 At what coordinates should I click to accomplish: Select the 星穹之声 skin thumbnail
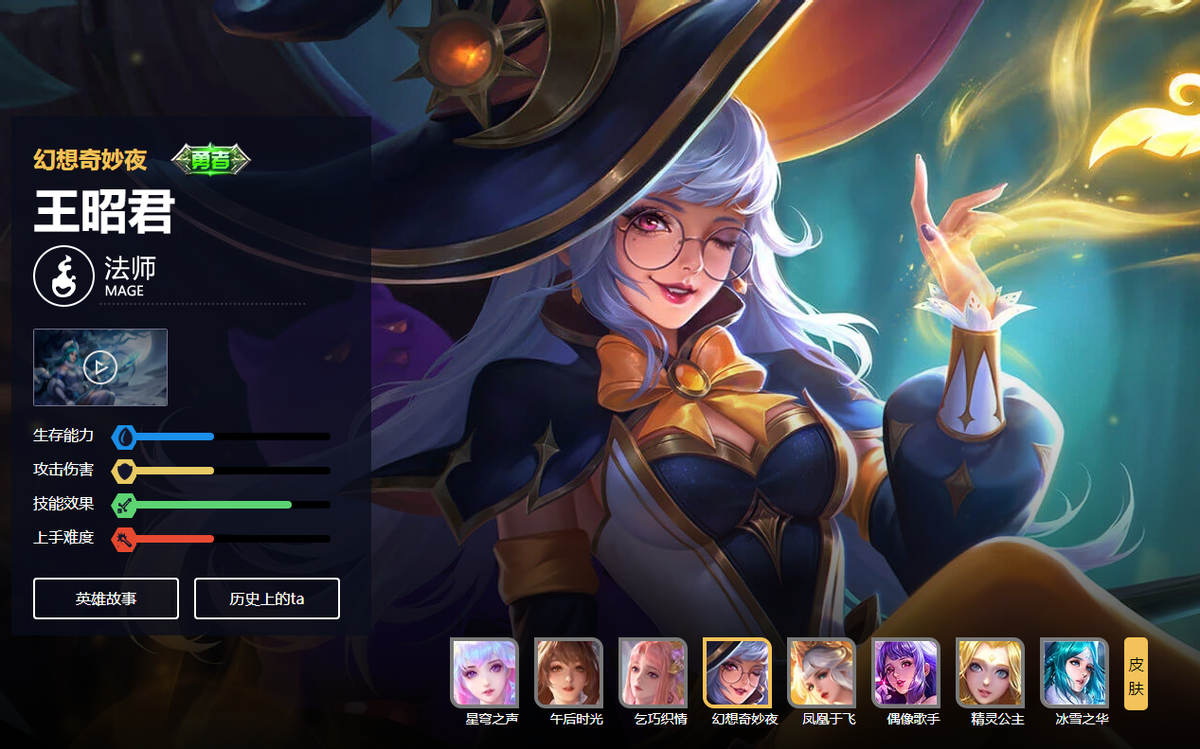[484, 672]
